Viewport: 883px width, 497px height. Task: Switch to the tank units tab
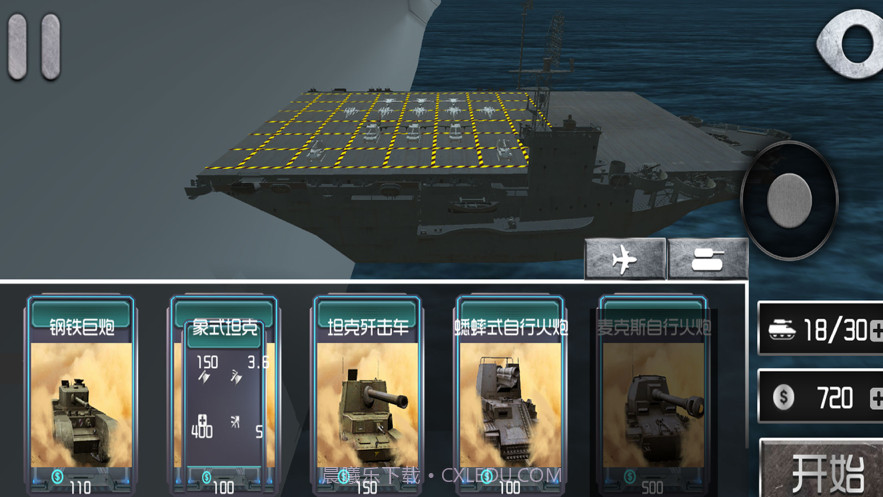(708, 259)
